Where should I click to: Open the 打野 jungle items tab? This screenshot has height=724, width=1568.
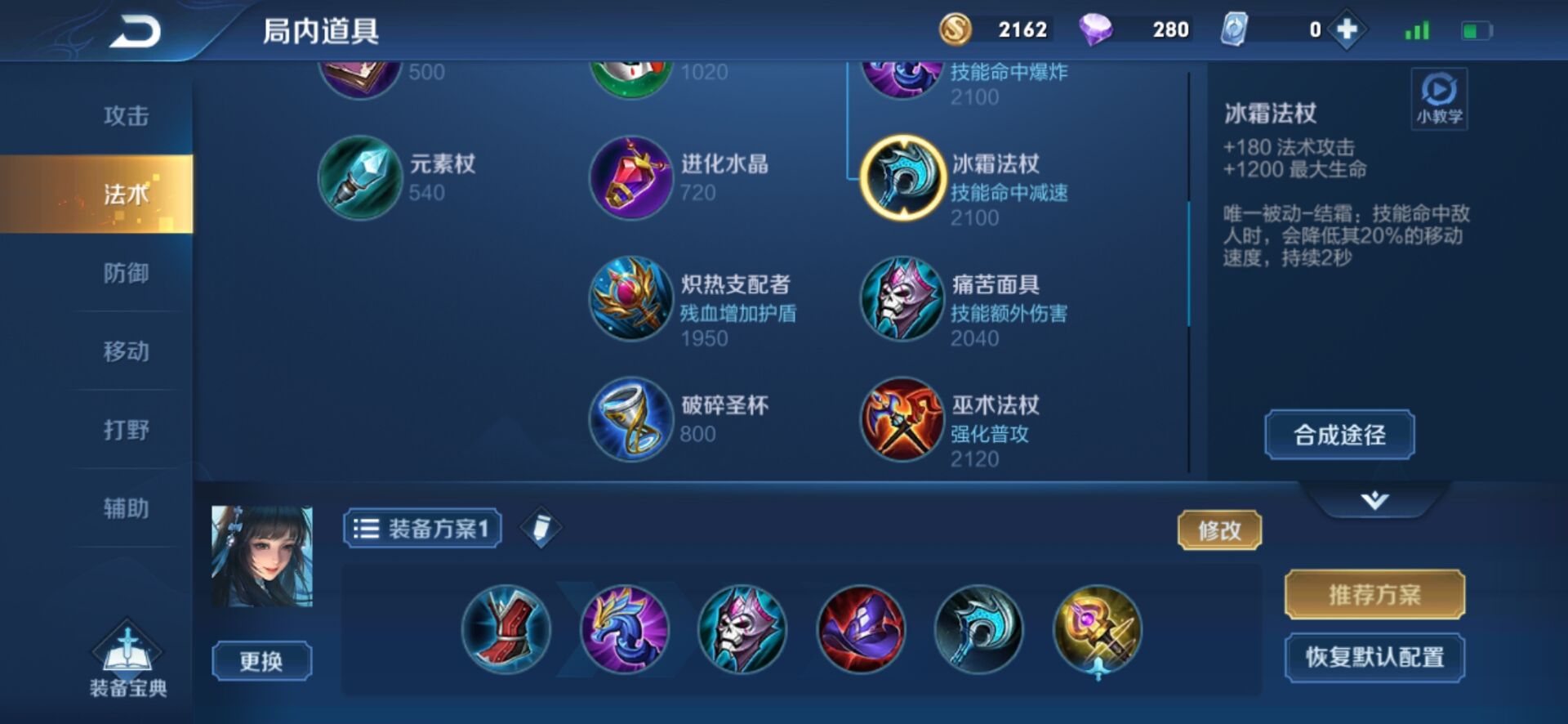tap(127, 431)
